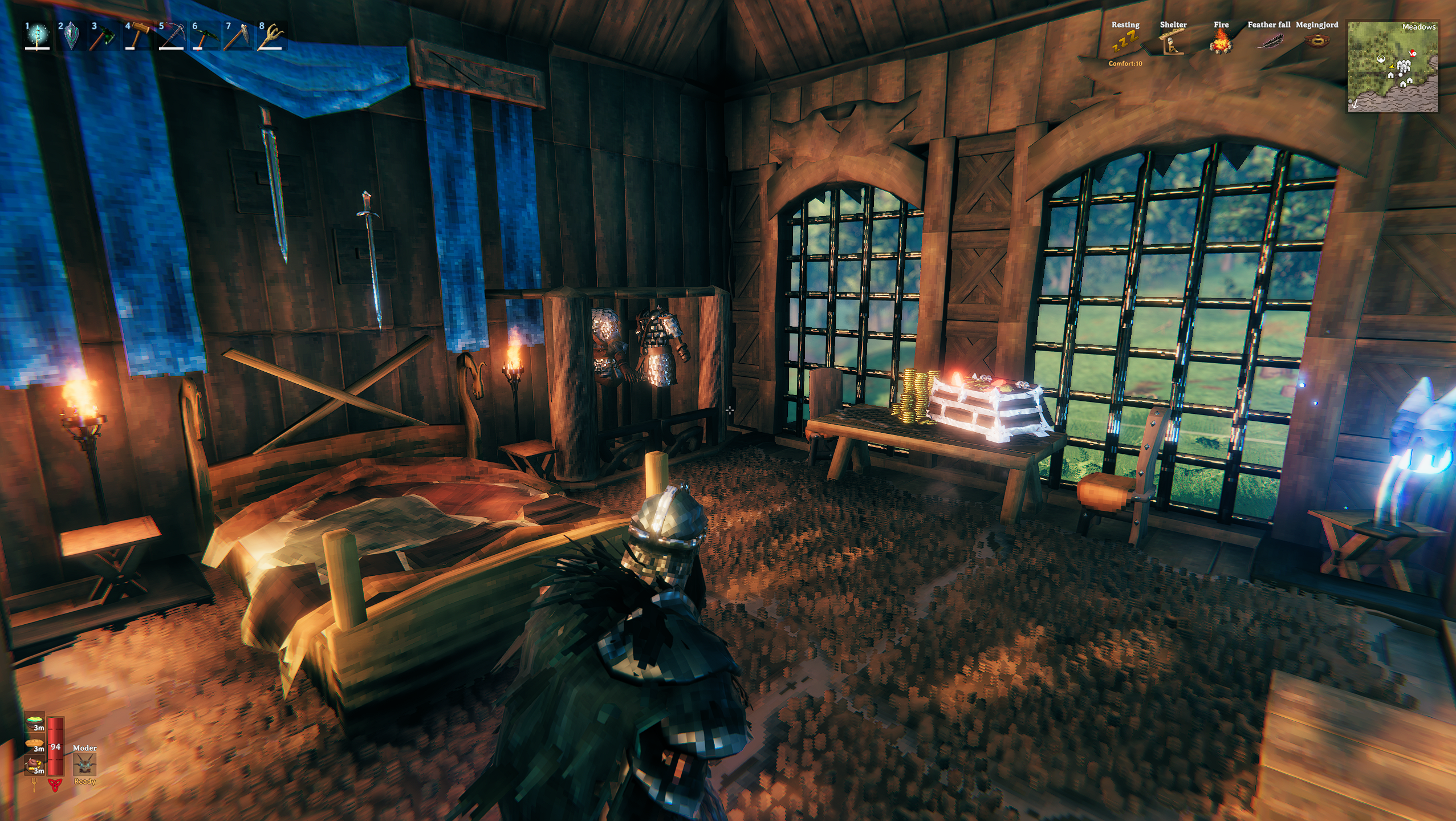This screenshot has width=1456, height=821.
Task: Select the cultivator in hotbar slot 8
Action: [271, 36]
